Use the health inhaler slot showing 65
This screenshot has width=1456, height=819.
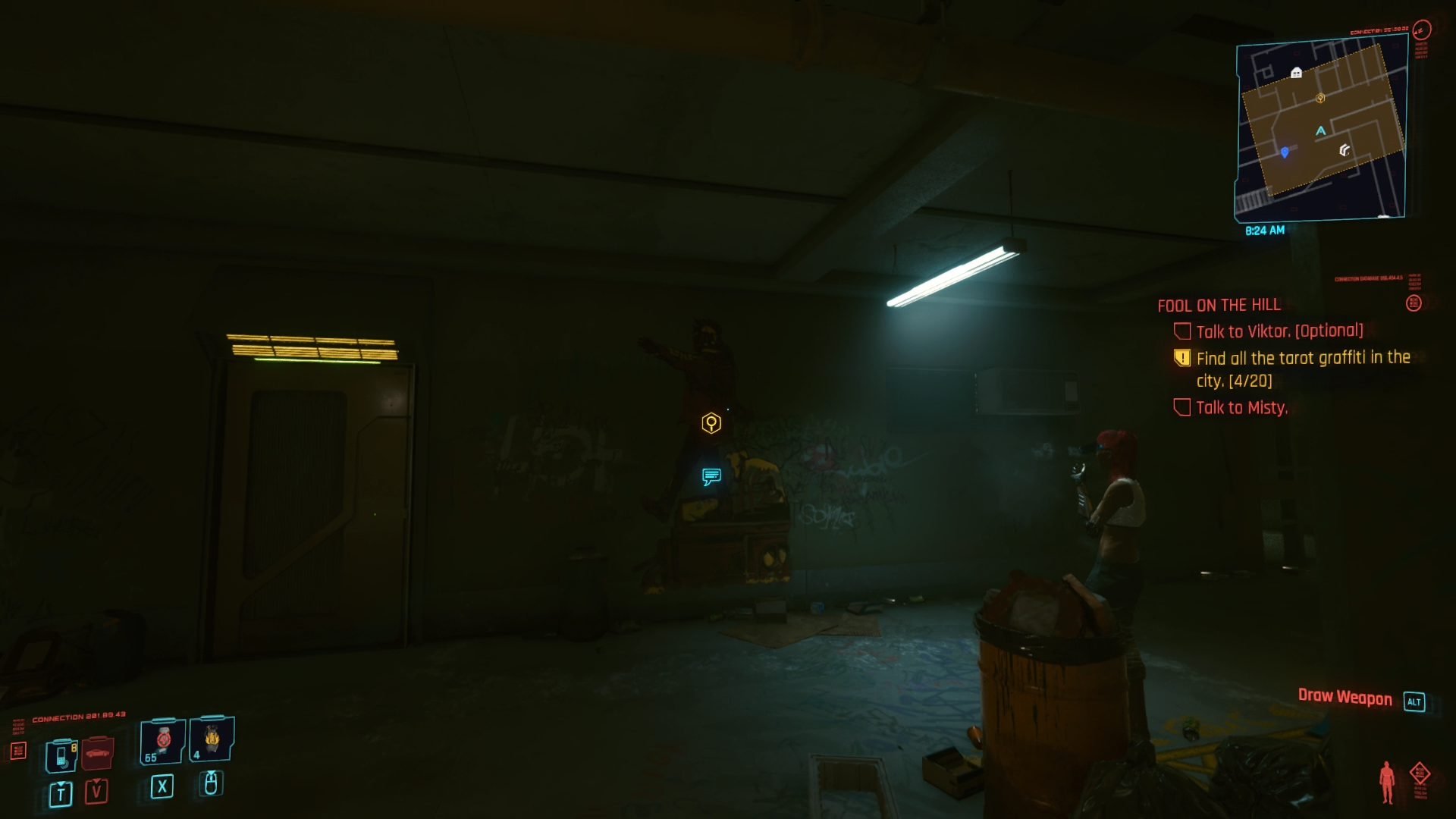pos(162,741)
